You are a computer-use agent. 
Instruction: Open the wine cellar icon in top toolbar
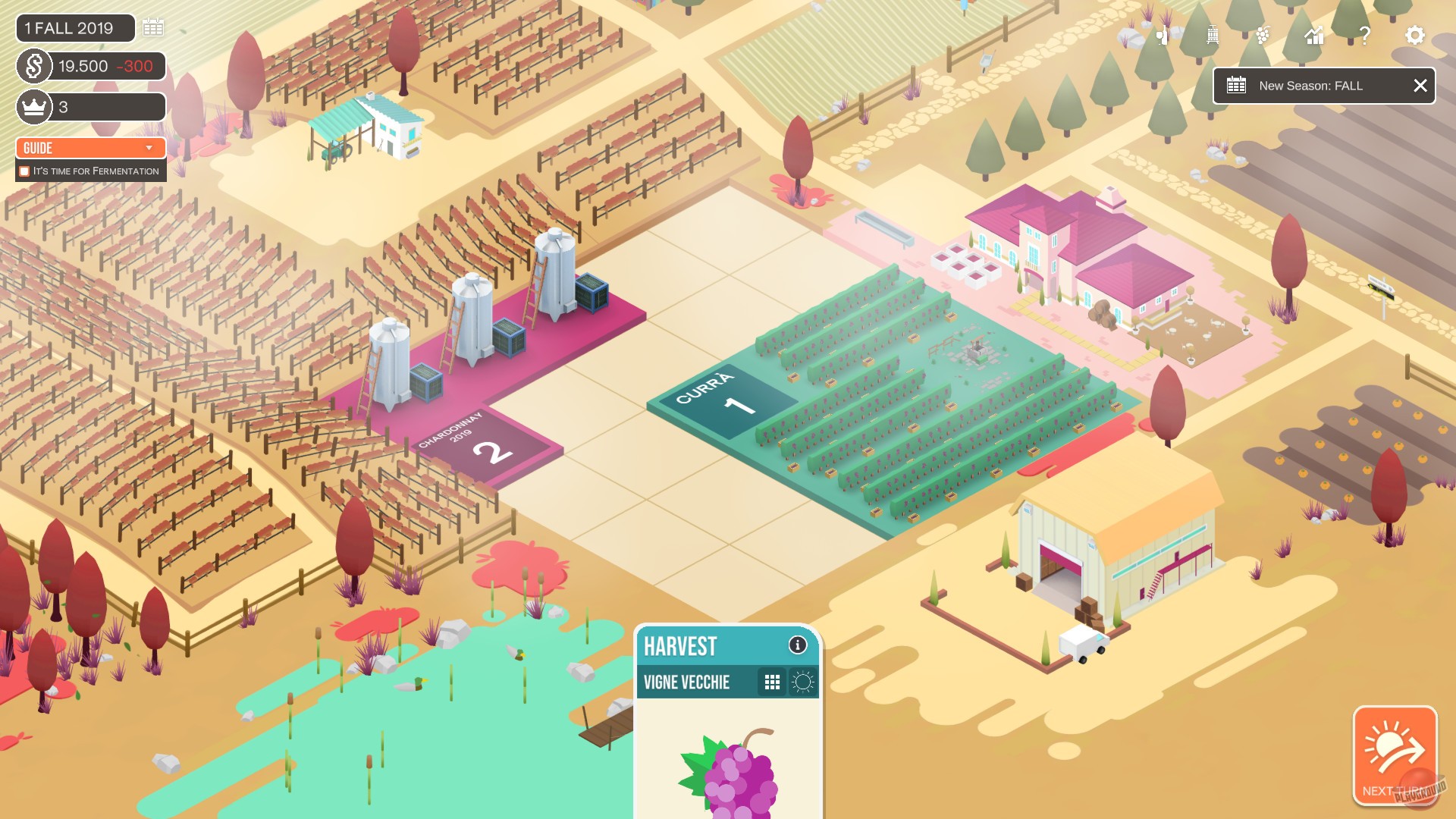coord(1163,35)
